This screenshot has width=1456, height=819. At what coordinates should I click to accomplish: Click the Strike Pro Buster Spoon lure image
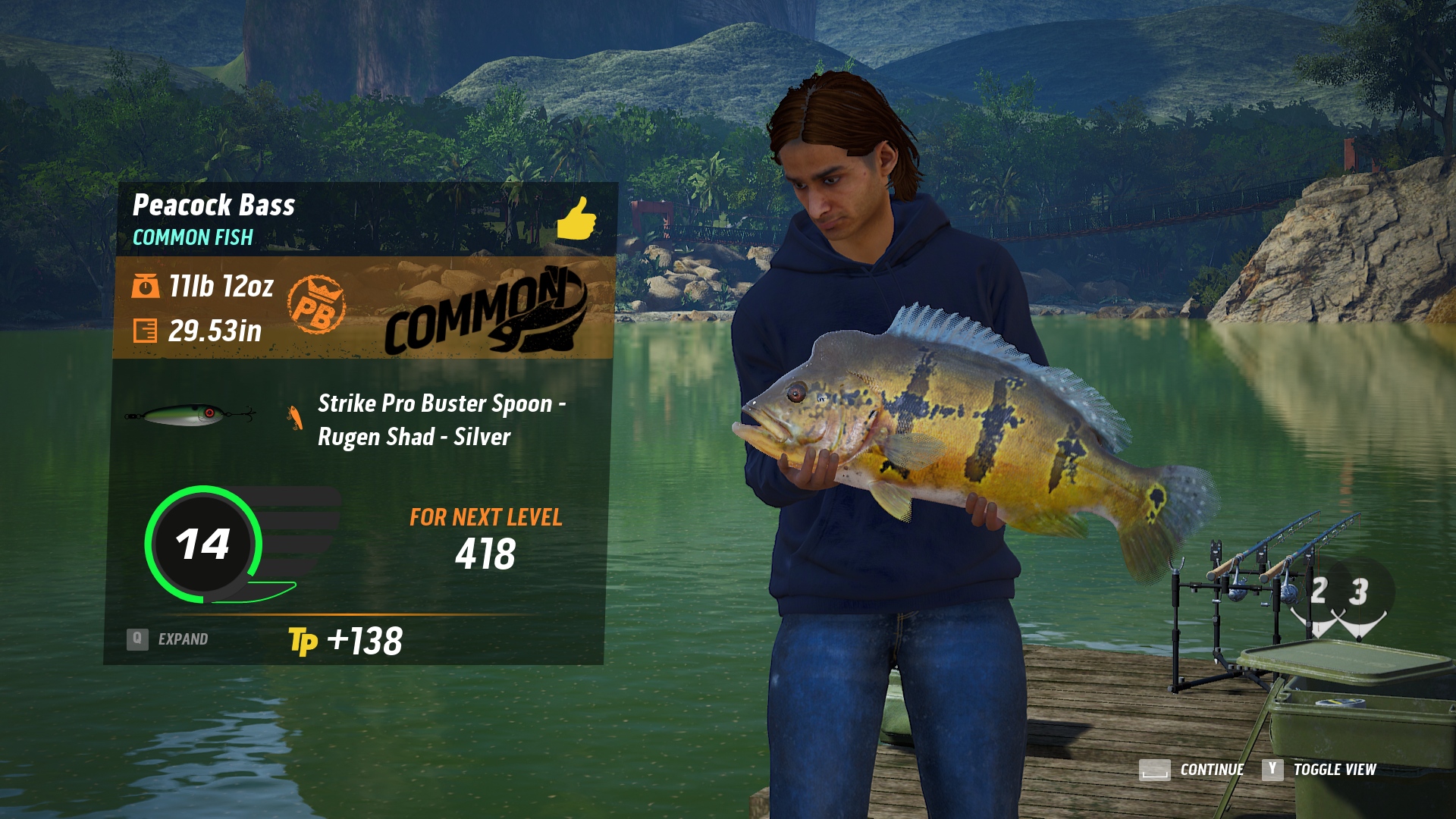click(190, 415)
